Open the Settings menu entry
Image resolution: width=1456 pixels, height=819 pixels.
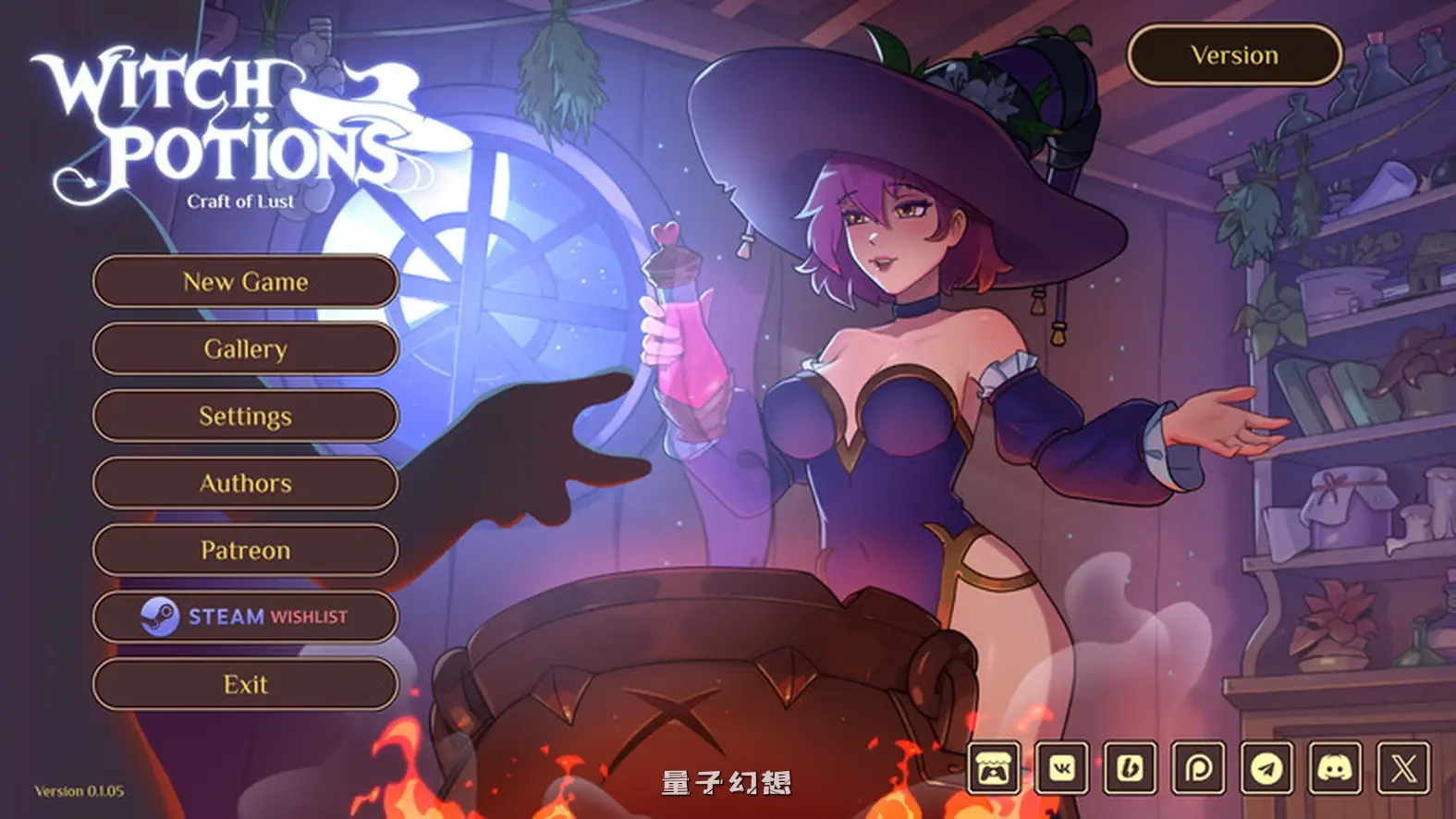point(245,416)
